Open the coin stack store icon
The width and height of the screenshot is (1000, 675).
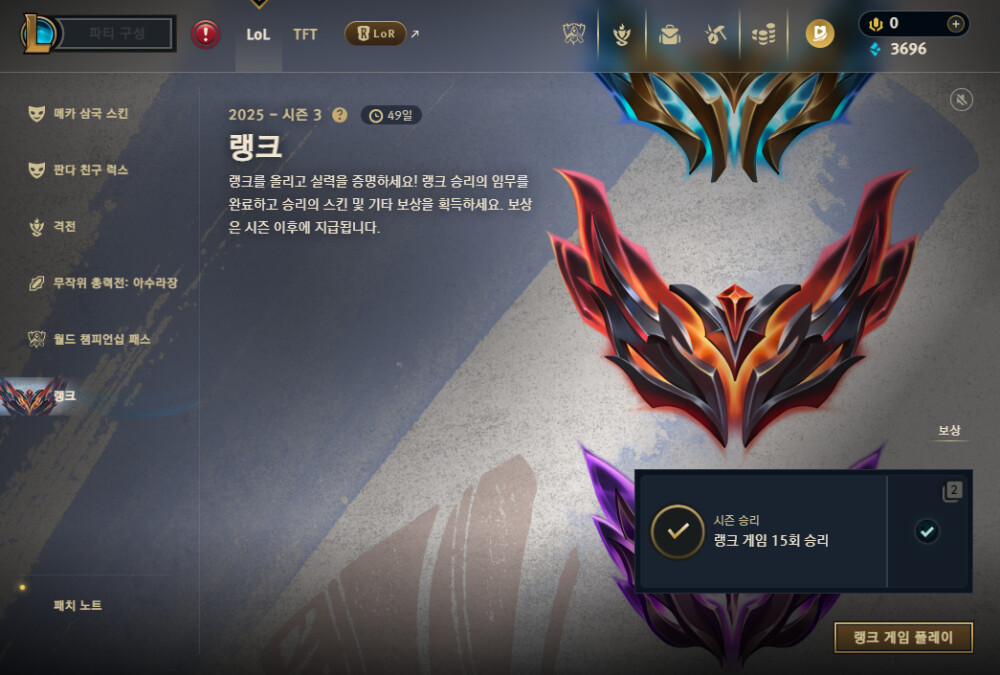tap(764, 35)
